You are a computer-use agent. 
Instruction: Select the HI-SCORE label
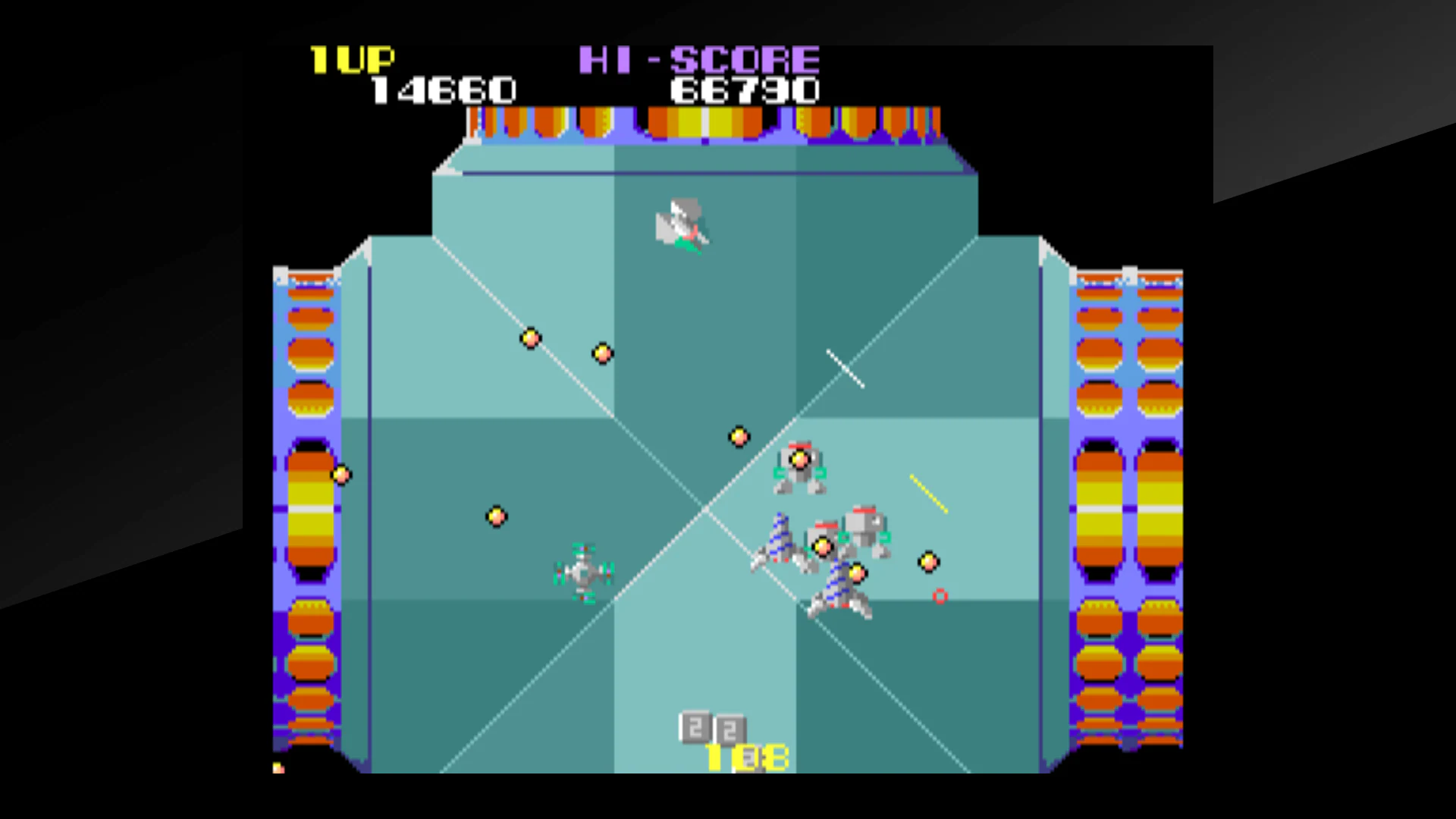point(698,59)
